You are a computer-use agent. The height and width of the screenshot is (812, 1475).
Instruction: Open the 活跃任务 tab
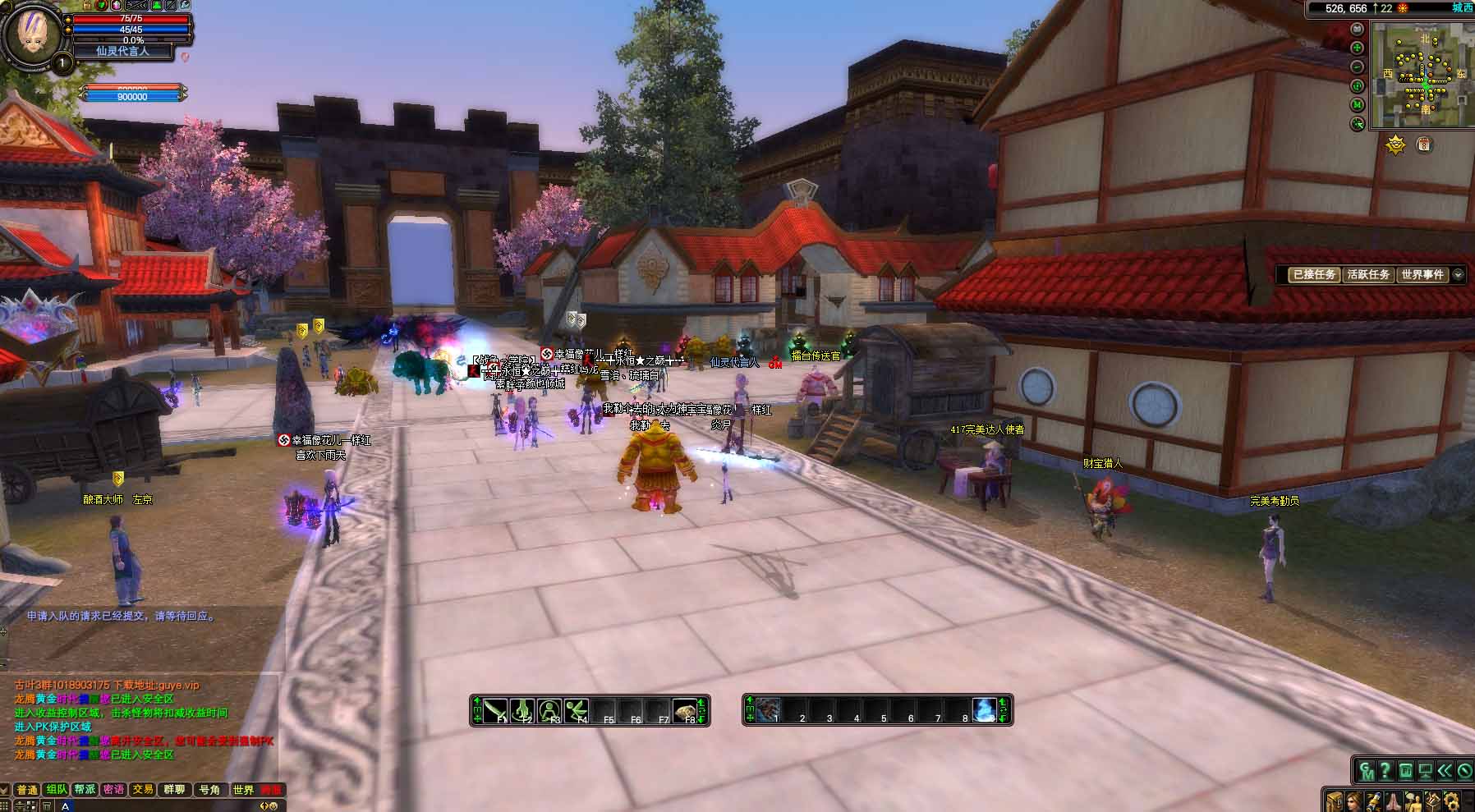tap(1368, 275)
